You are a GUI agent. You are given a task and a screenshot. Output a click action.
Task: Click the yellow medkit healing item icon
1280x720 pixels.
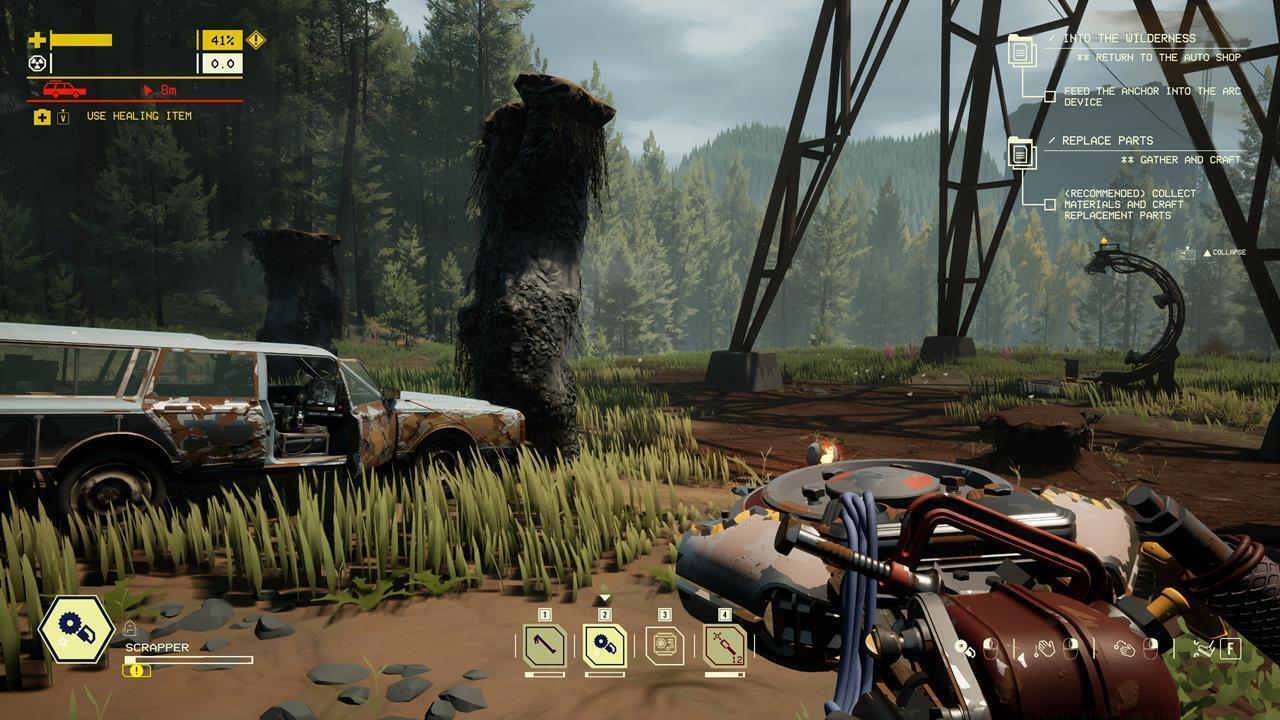point(41,117)
